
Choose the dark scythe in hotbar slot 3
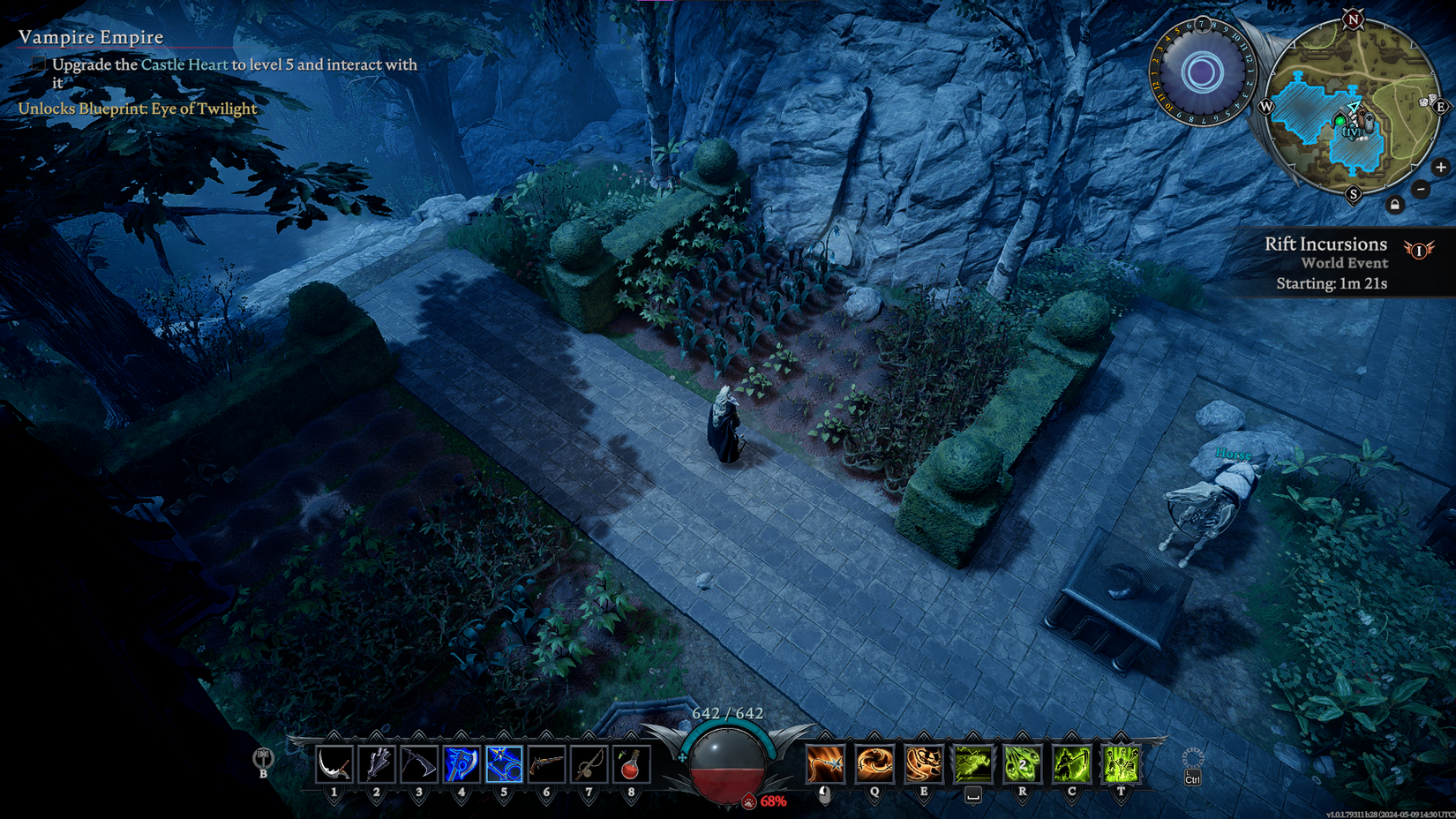[x=419, y=764]
